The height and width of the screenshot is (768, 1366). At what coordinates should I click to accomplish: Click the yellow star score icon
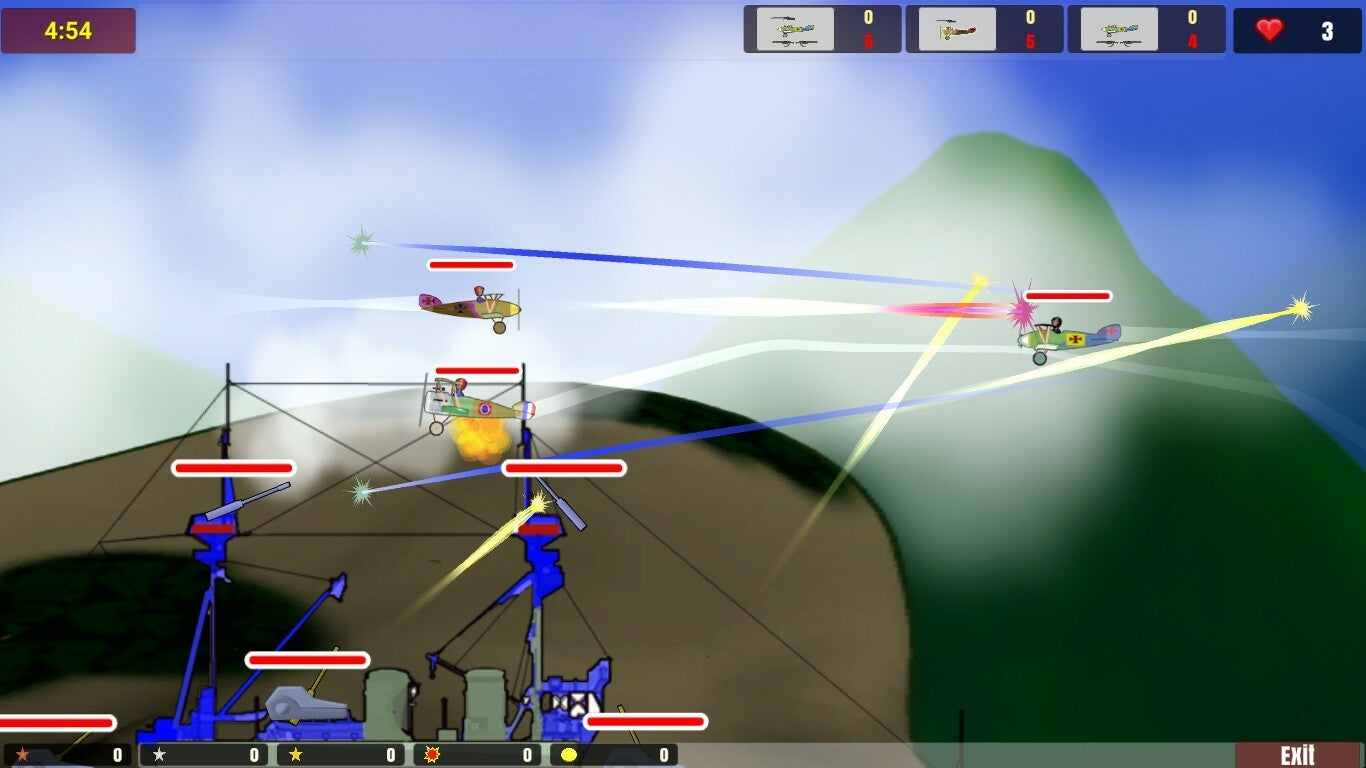click(x=295, y=756)
